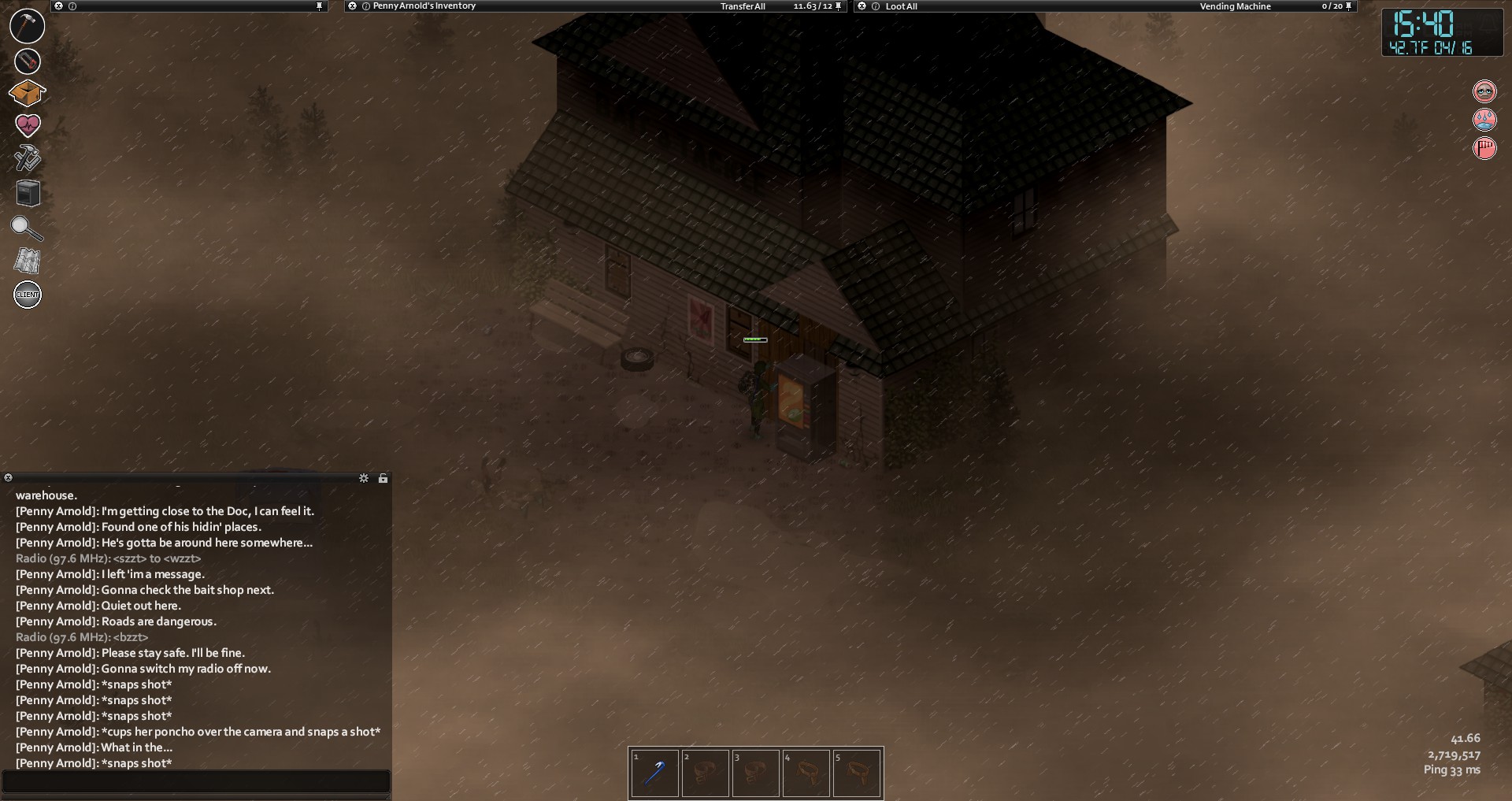Focus the chat text entry box

point(196,781)
